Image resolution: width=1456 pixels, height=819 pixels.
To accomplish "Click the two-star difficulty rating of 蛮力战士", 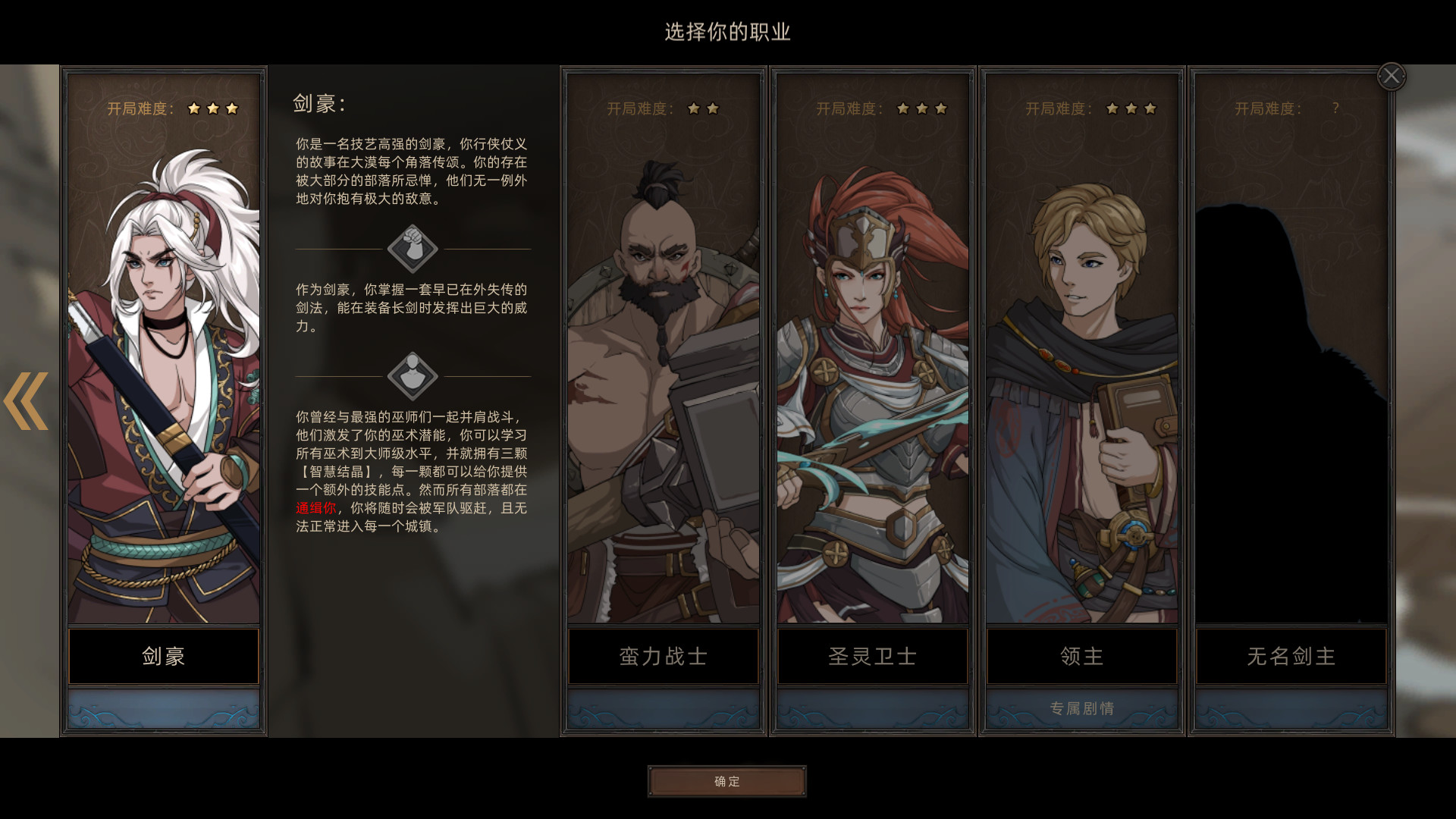I will coord(703,109).
